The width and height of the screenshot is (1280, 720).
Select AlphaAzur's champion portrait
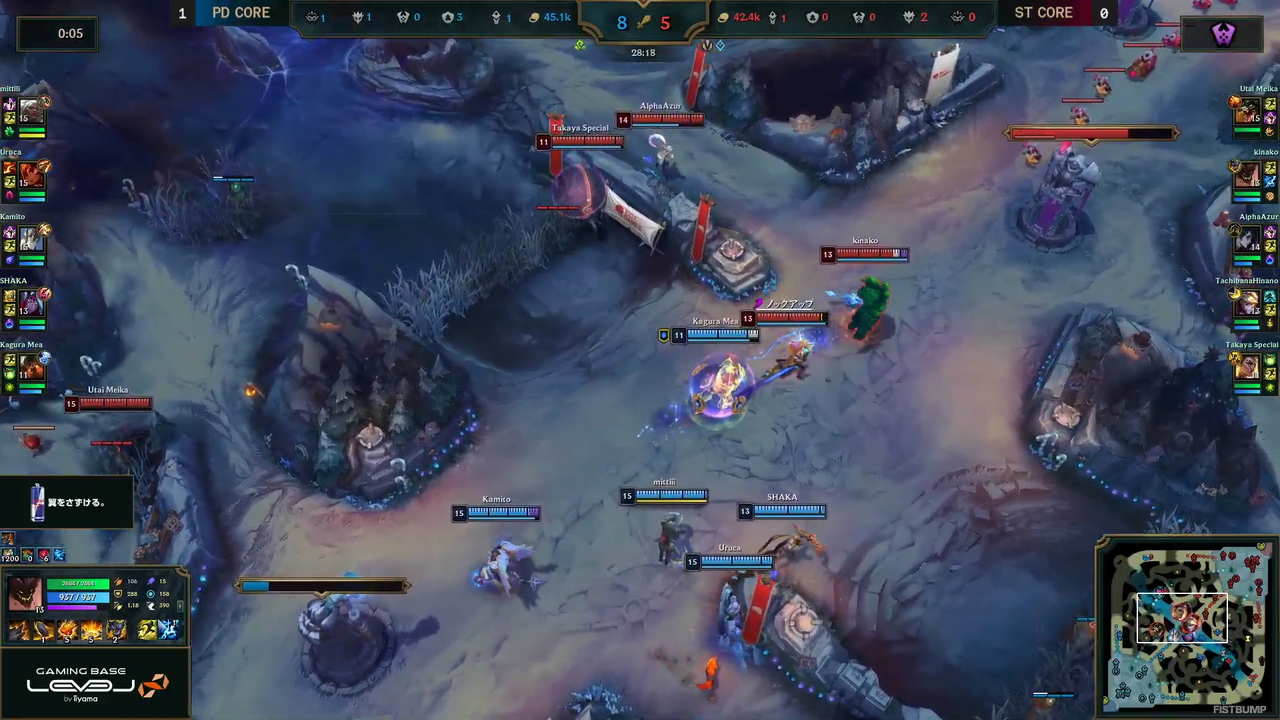[1247, 239]
